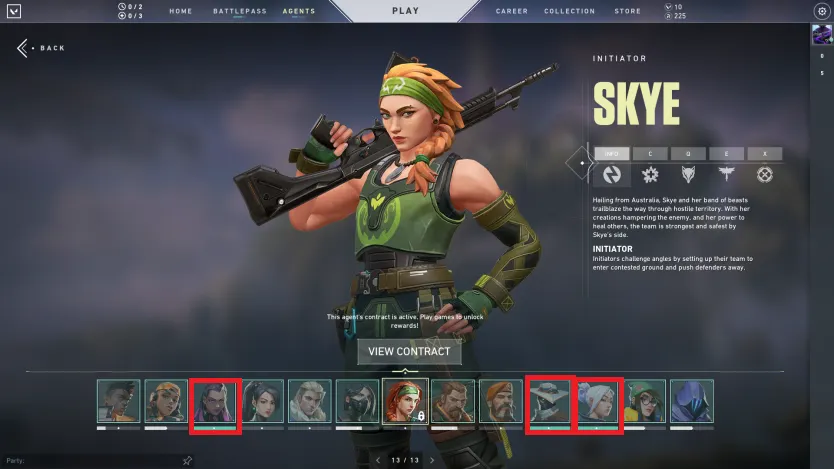The width and height of the screenshot is (834, 469).
Task: Select Jett's portrait in the agent row
Action: click(597, 402)
